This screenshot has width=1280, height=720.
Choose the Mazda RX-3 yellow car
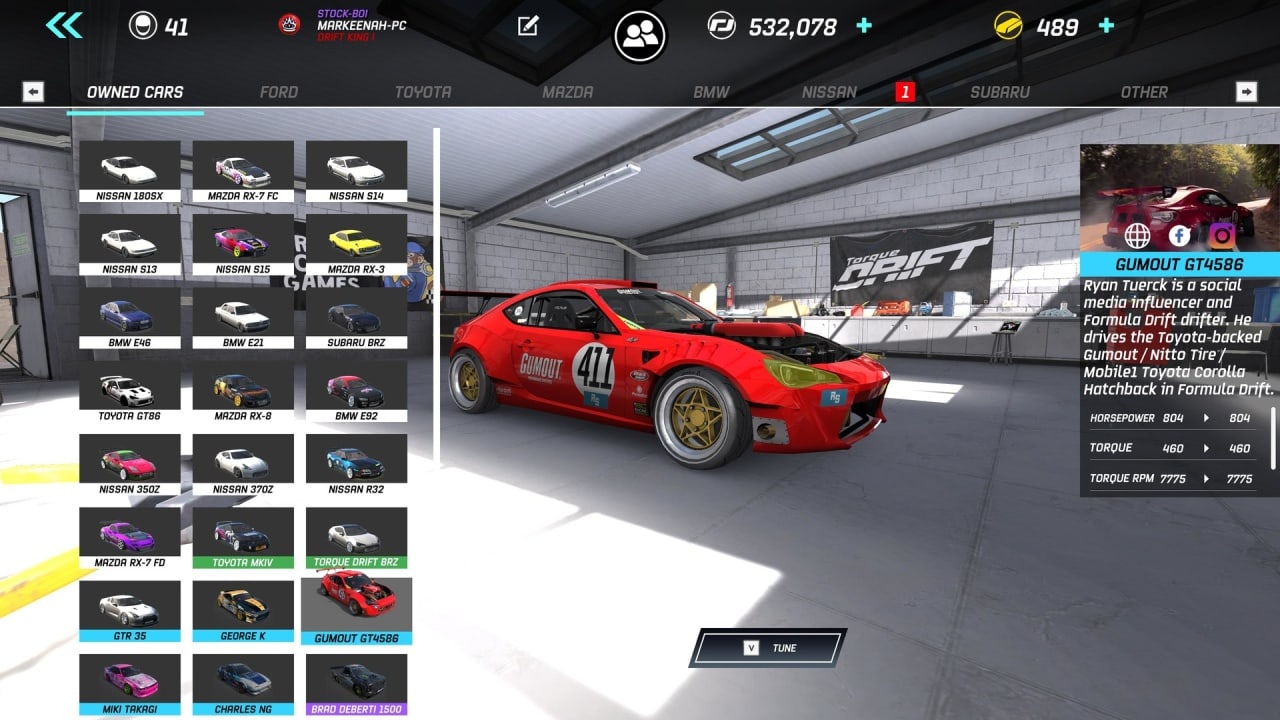(x=356, y=245)
